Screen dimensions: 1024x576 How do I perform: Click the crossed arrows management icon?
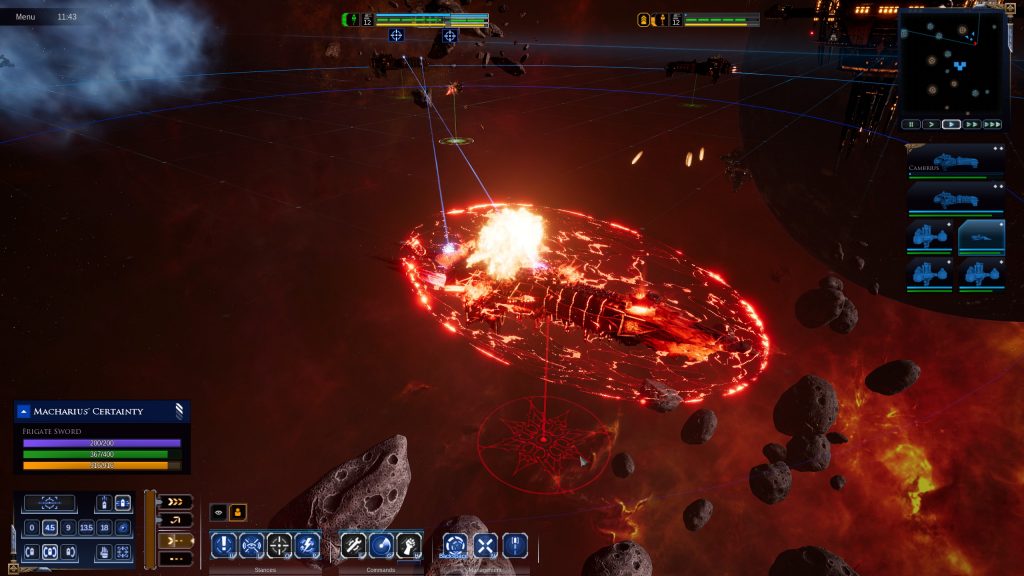pyautogui.click(x=485, y=545)
